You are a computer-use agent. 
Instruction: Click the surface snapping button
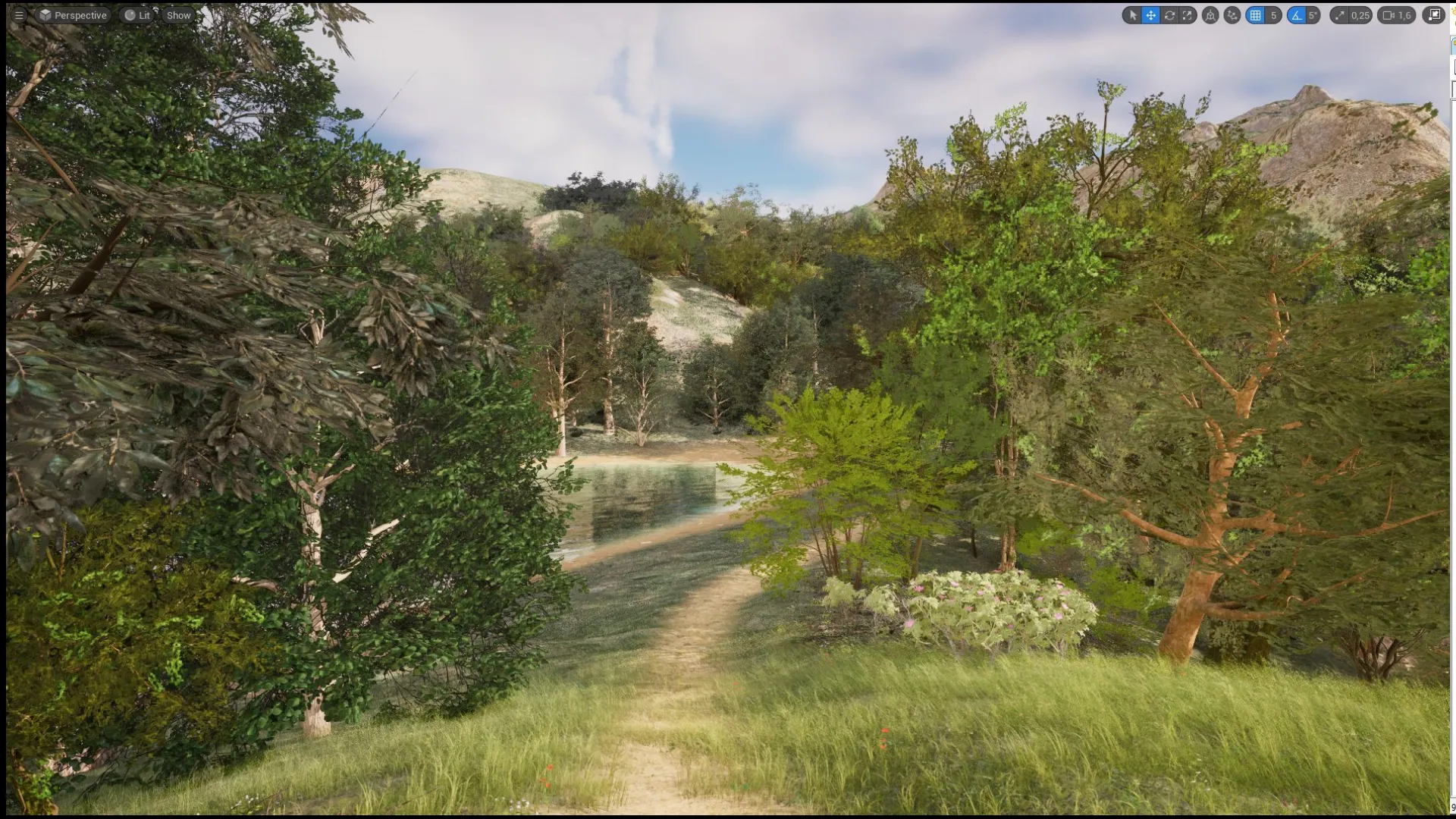pyautogui.click(x=1232, y=15)
